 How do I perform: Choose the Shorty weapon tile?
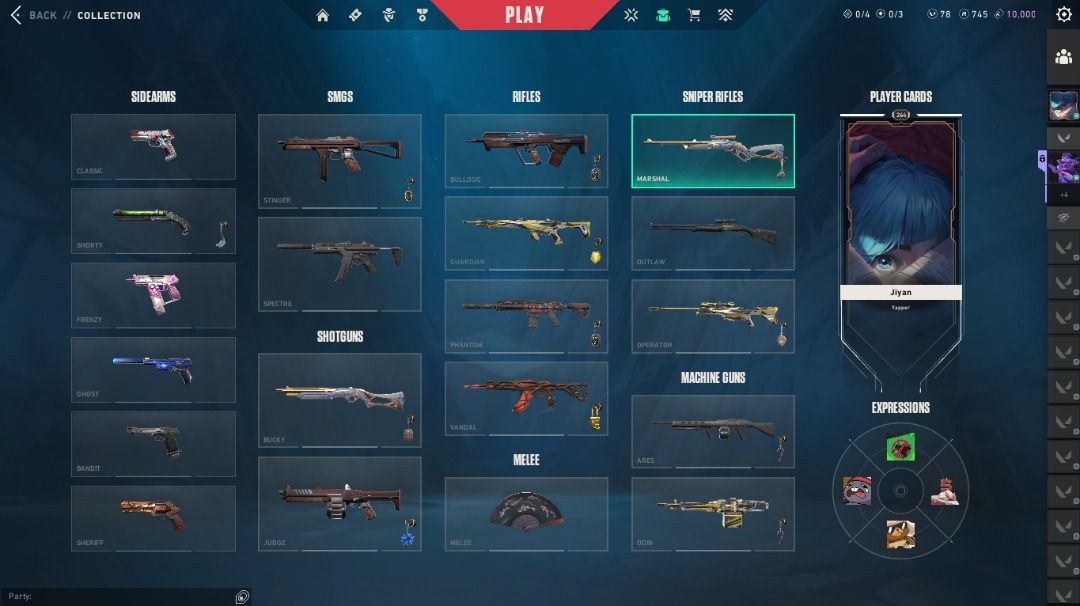153,220
